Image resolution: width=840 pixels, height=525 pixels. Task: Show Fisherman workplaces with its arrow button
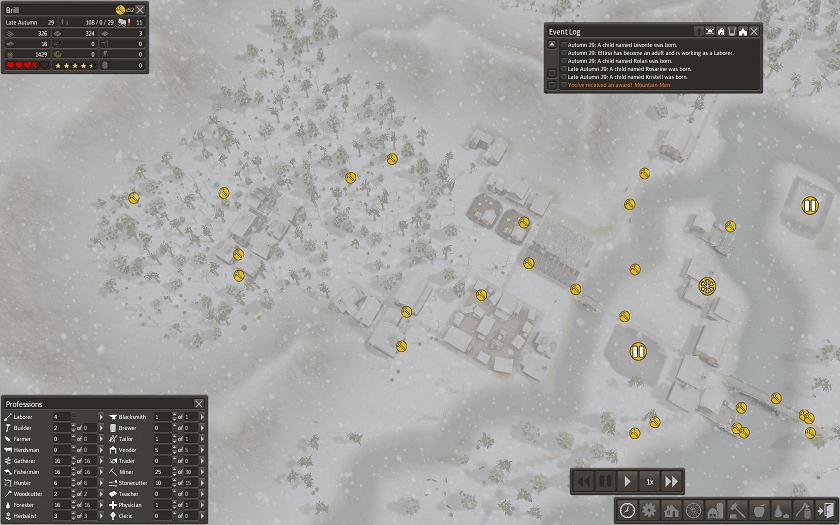100,471
